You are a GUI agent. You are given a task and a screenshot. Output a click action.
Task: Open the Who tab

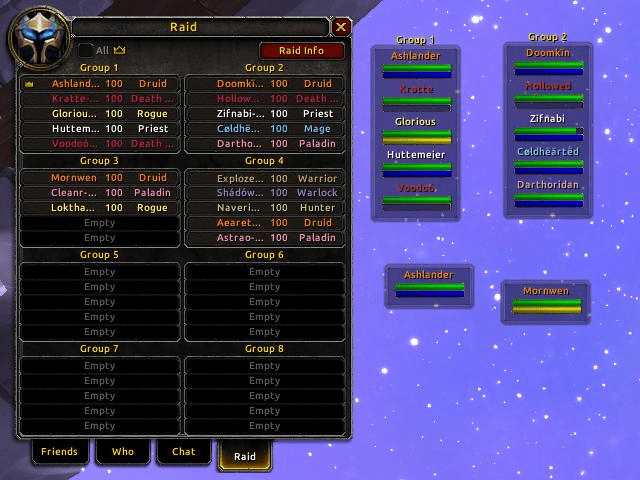(122, 452)
